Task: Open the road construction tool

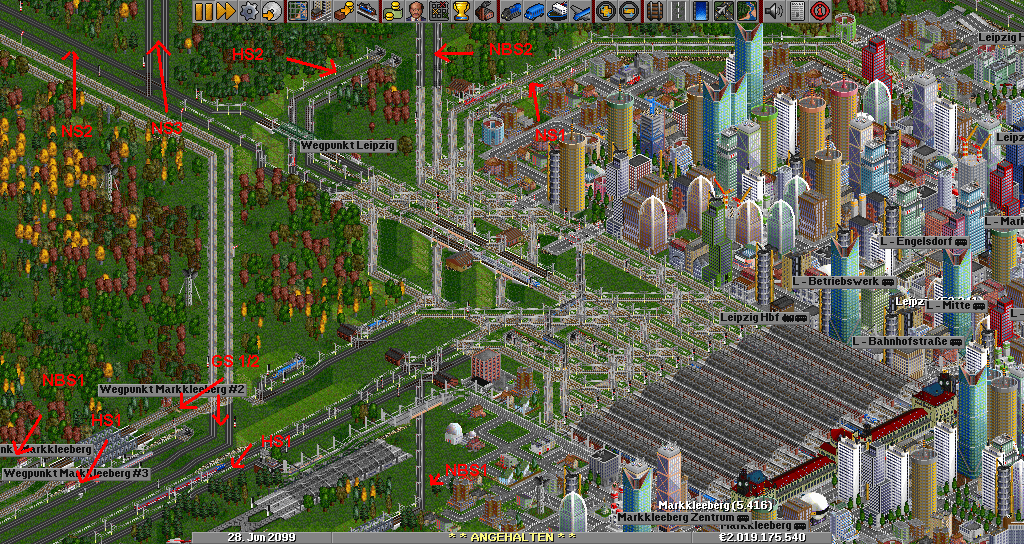Action: click(x=677, y=11)
